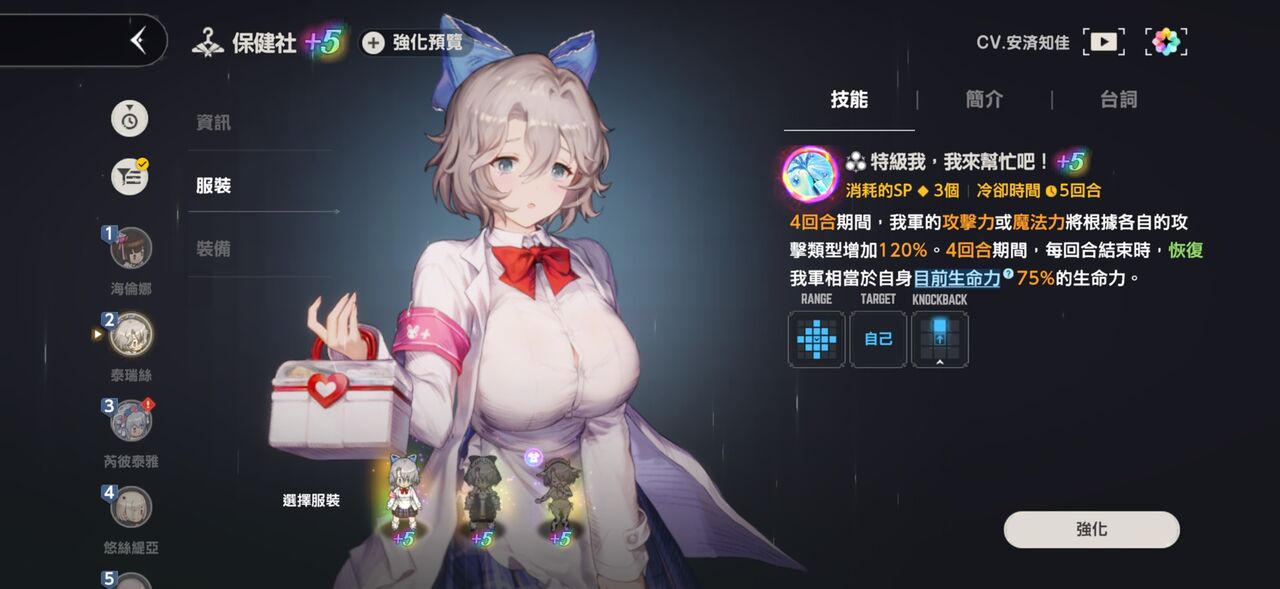This screenshot has width=1280, height=589.
Task: Switch to the 技能 tab
Action: pyautogui.click(x=849, y=100)
